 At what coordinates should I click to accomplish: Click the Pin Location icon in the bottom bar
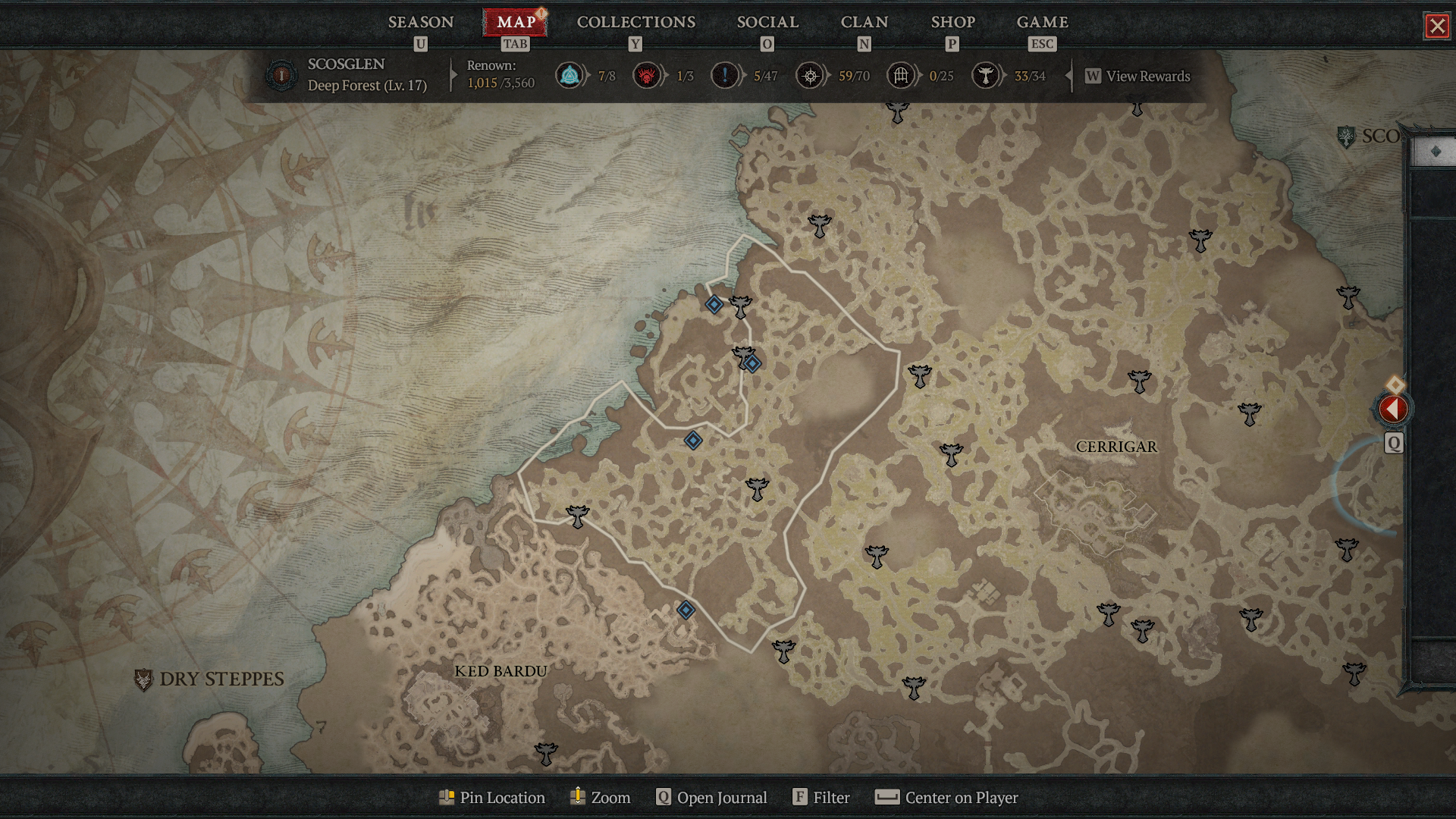448,797
